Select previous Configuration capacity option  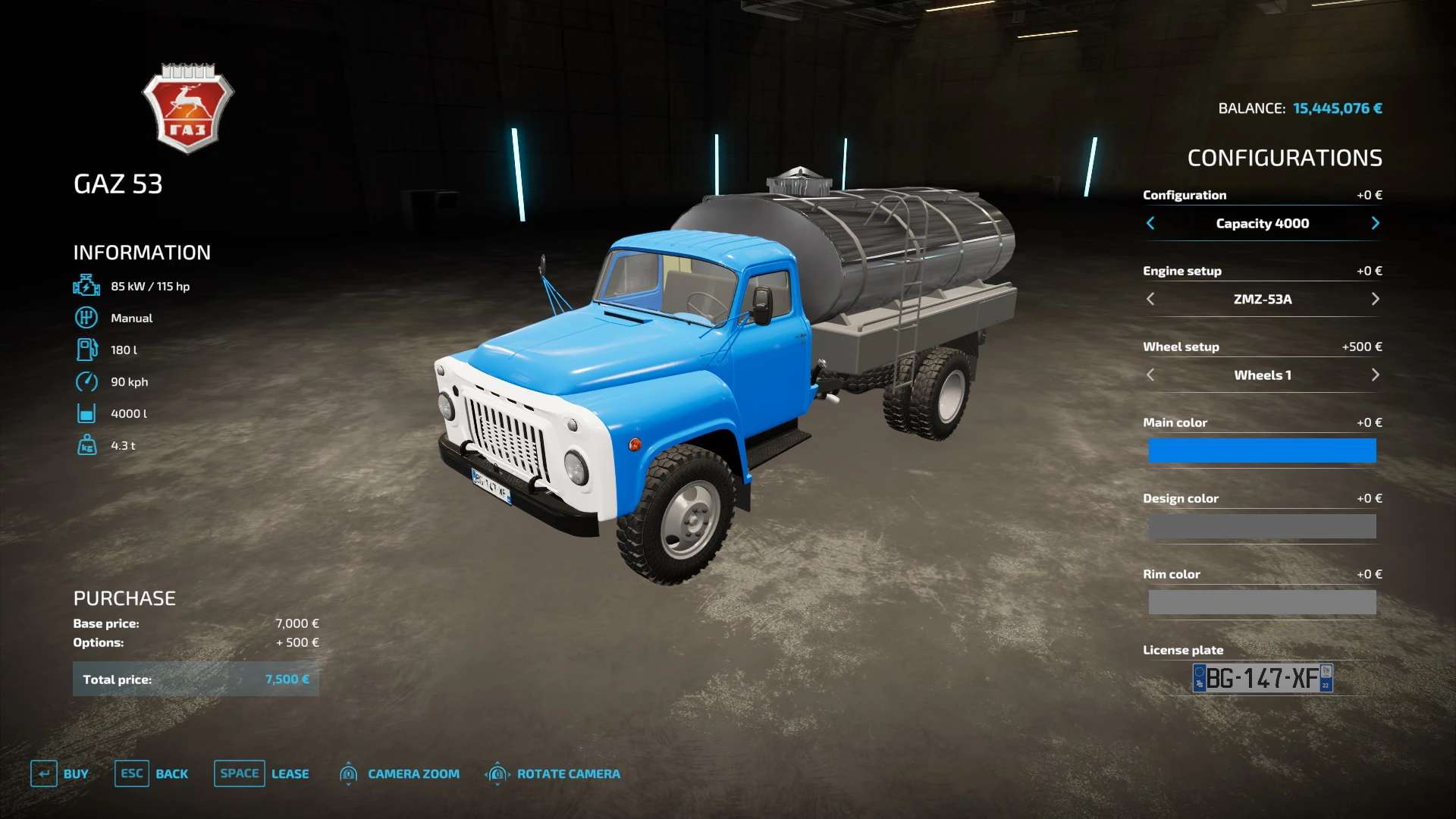1150,223
